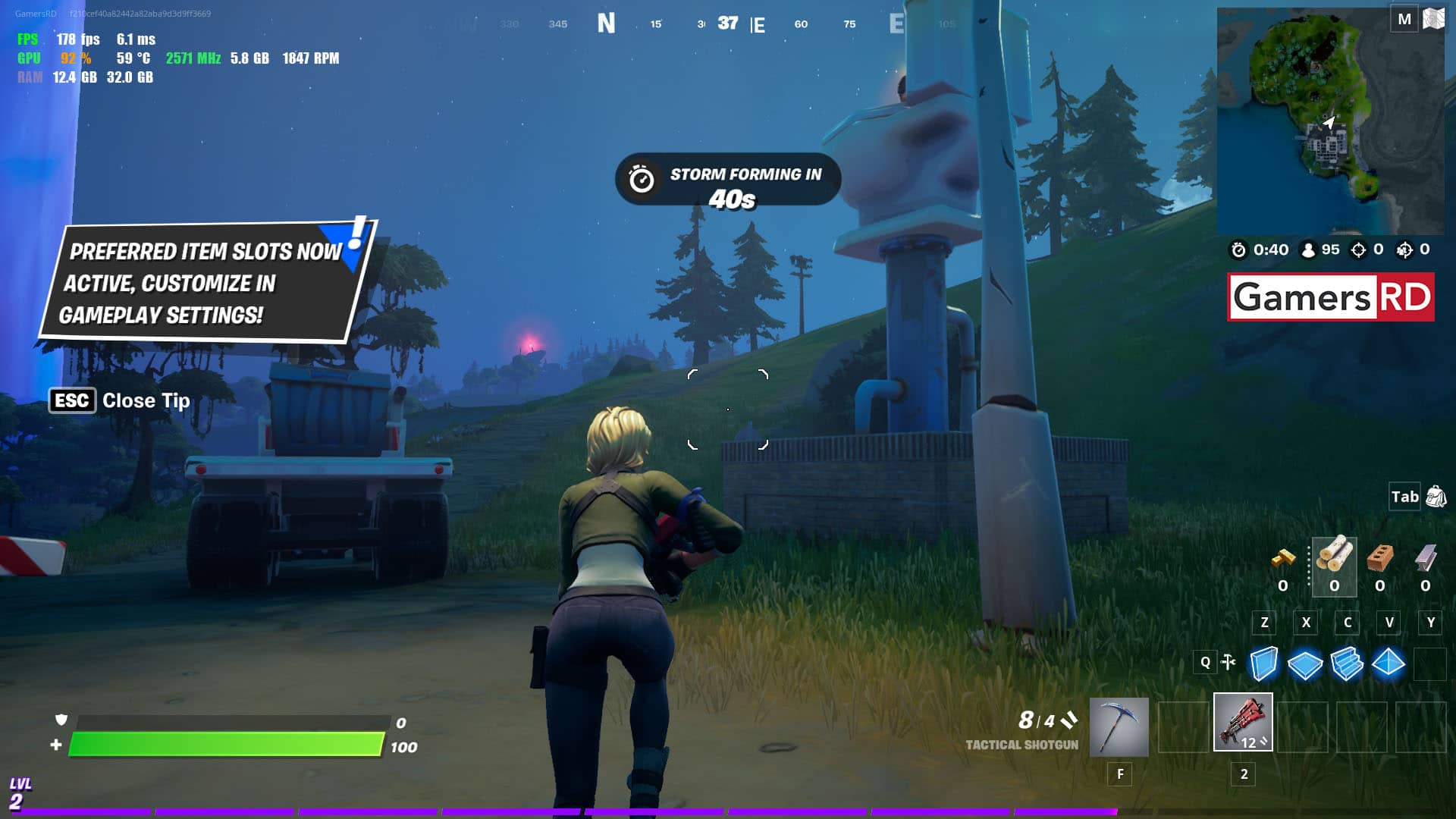Image resolution: width=1456 pixels, height=819 pixels.
Task: Pick the stairs building piece
Action: 1347,664
